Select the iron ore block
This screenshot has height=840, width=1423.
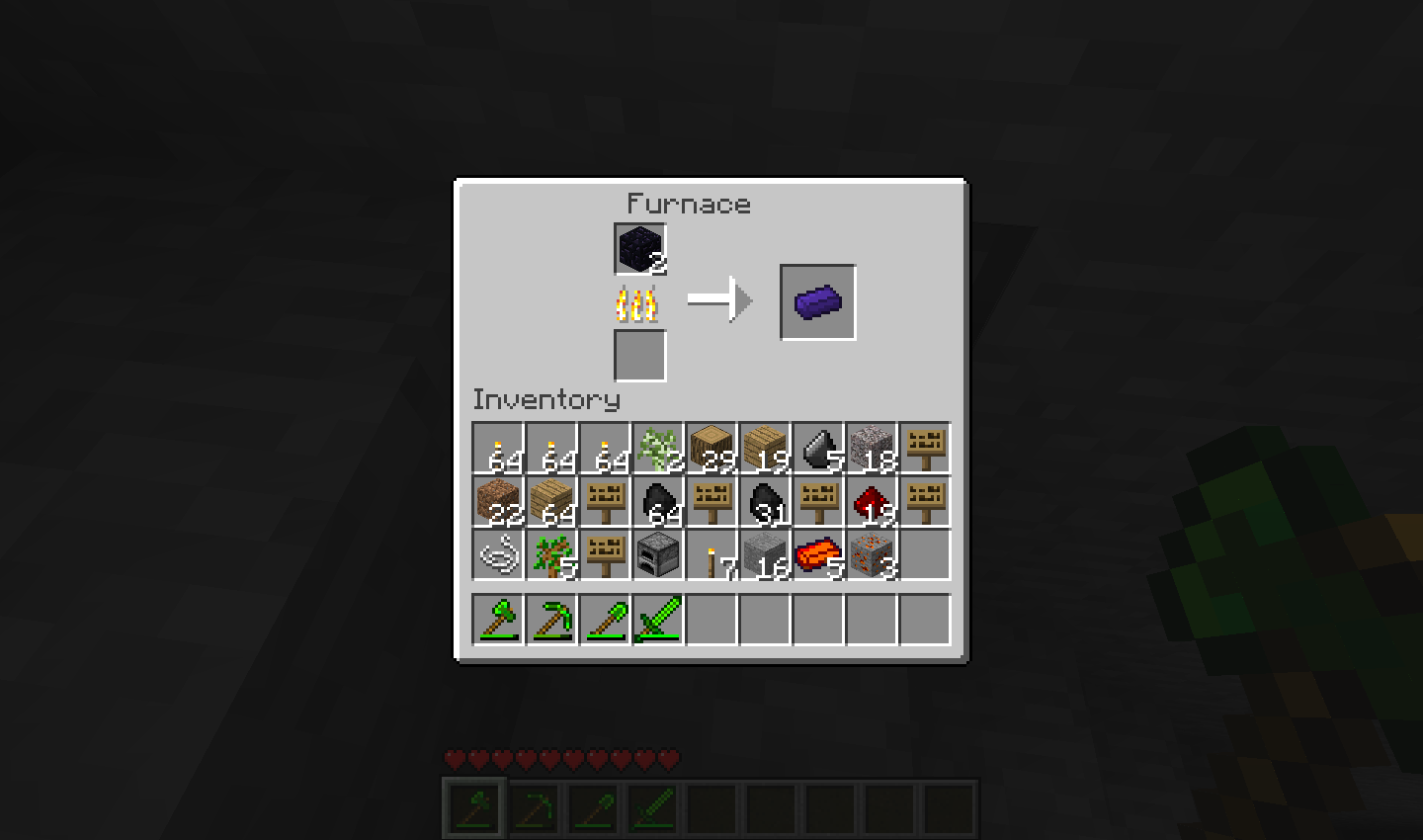tap(871, 555)
